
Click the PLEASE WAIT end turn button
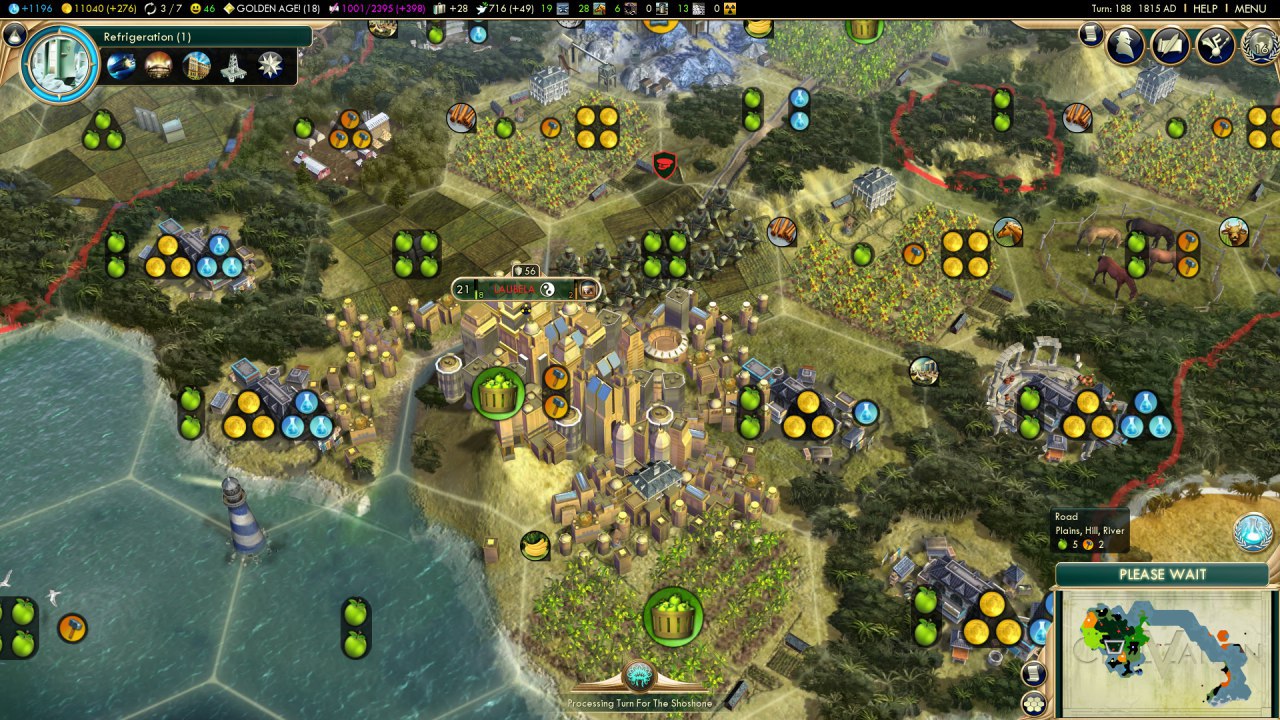[1162, 575]
